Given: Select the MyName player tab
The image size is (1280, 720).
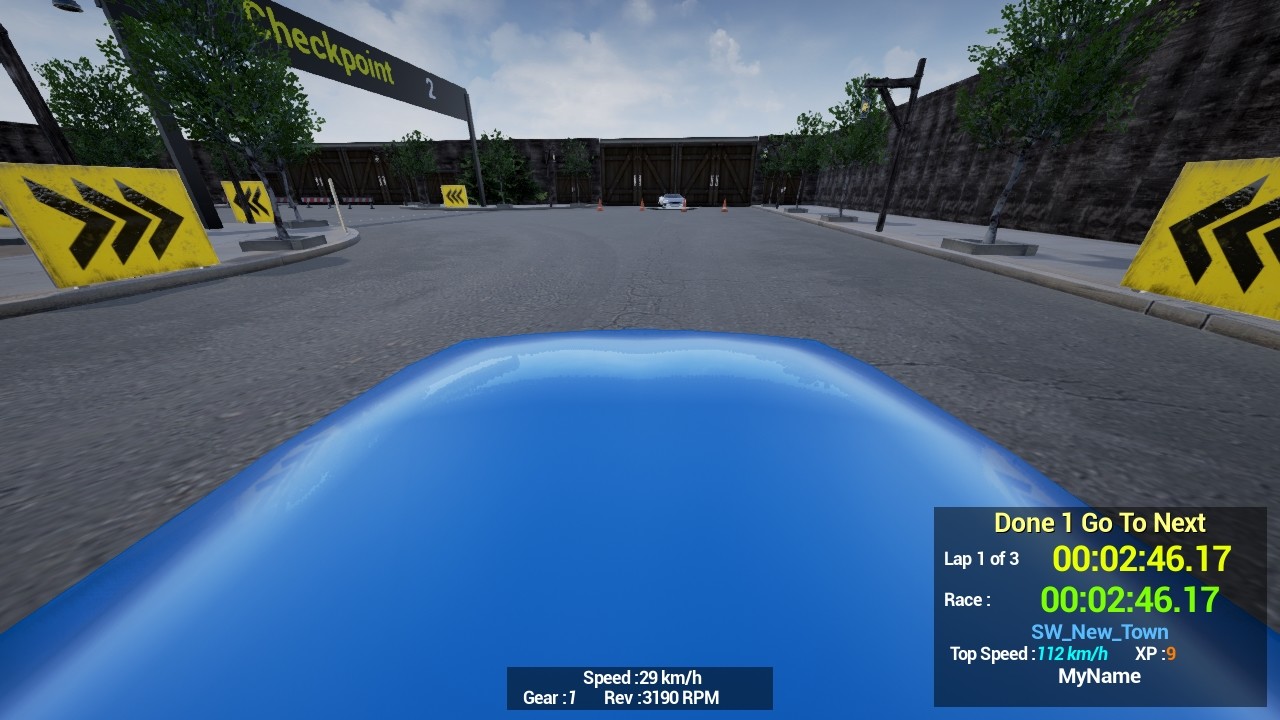Looking at the screenshot, I should click(x=1100, y=676).
